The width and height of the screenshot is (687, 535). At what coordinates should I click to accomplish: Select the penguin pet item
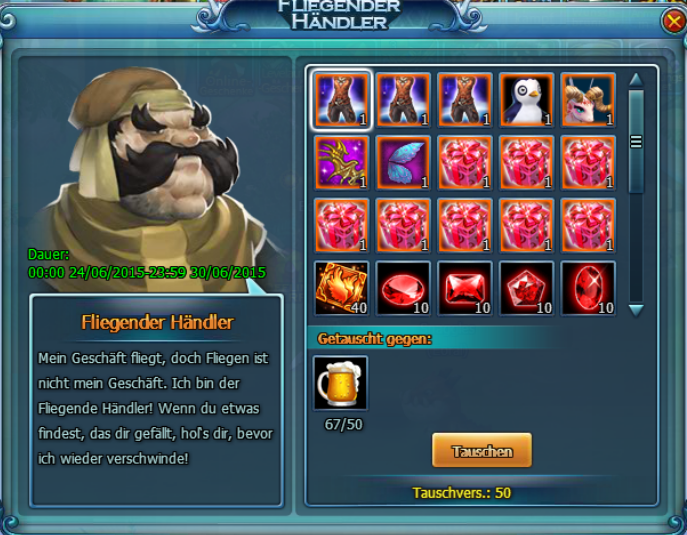527,99
